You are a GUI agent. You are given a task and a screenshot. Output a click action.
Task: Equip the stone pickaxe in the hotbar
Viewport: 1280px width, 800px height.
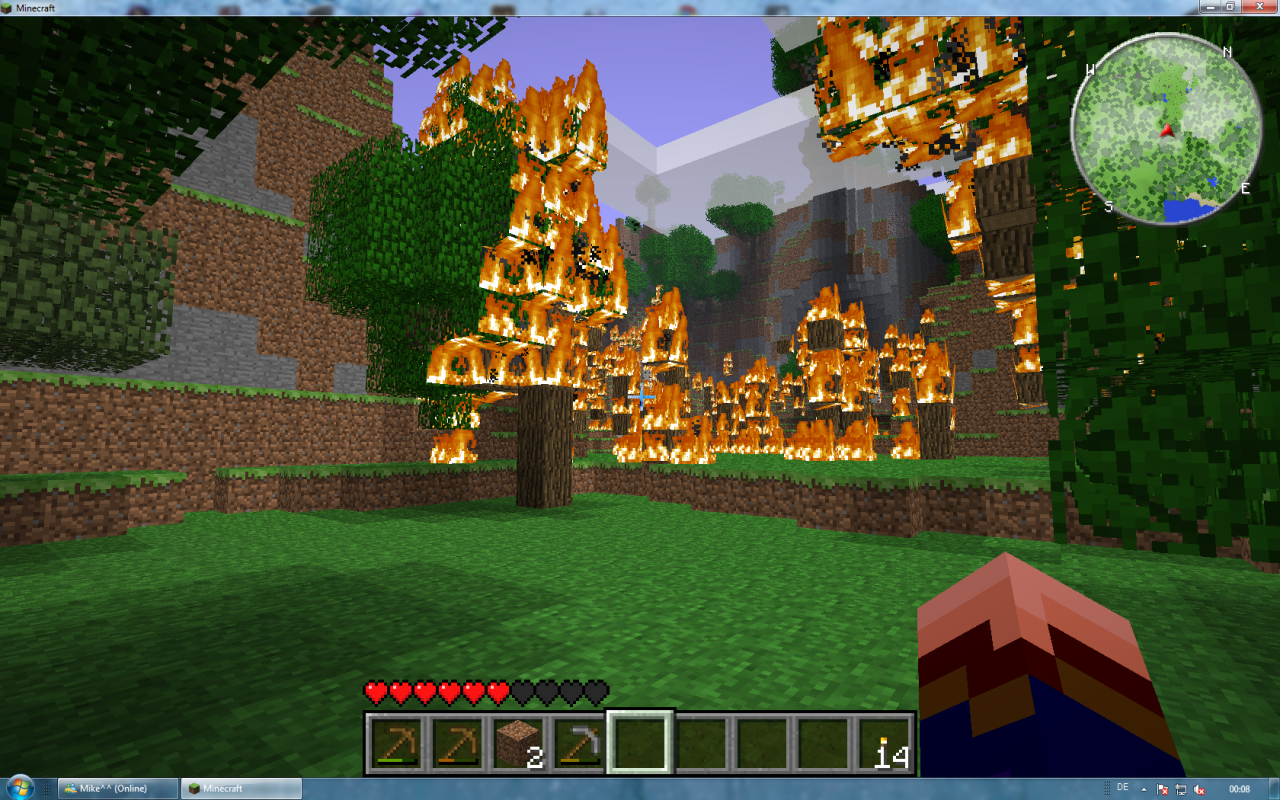pyautogui.click(x=579, y=744)
